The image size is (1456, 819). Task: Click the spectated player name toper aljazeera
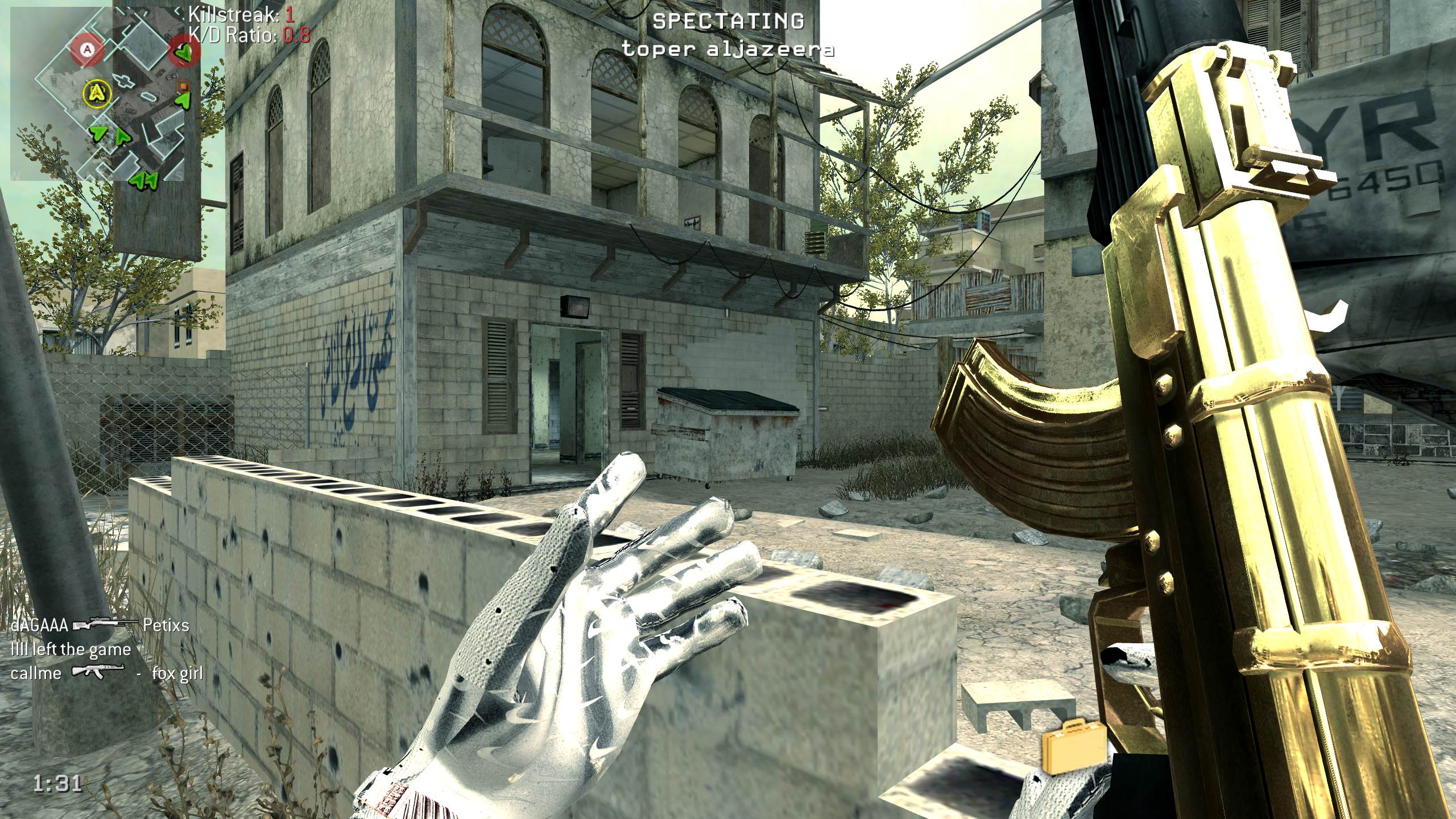pyautogui.click(x=728, y=49)
